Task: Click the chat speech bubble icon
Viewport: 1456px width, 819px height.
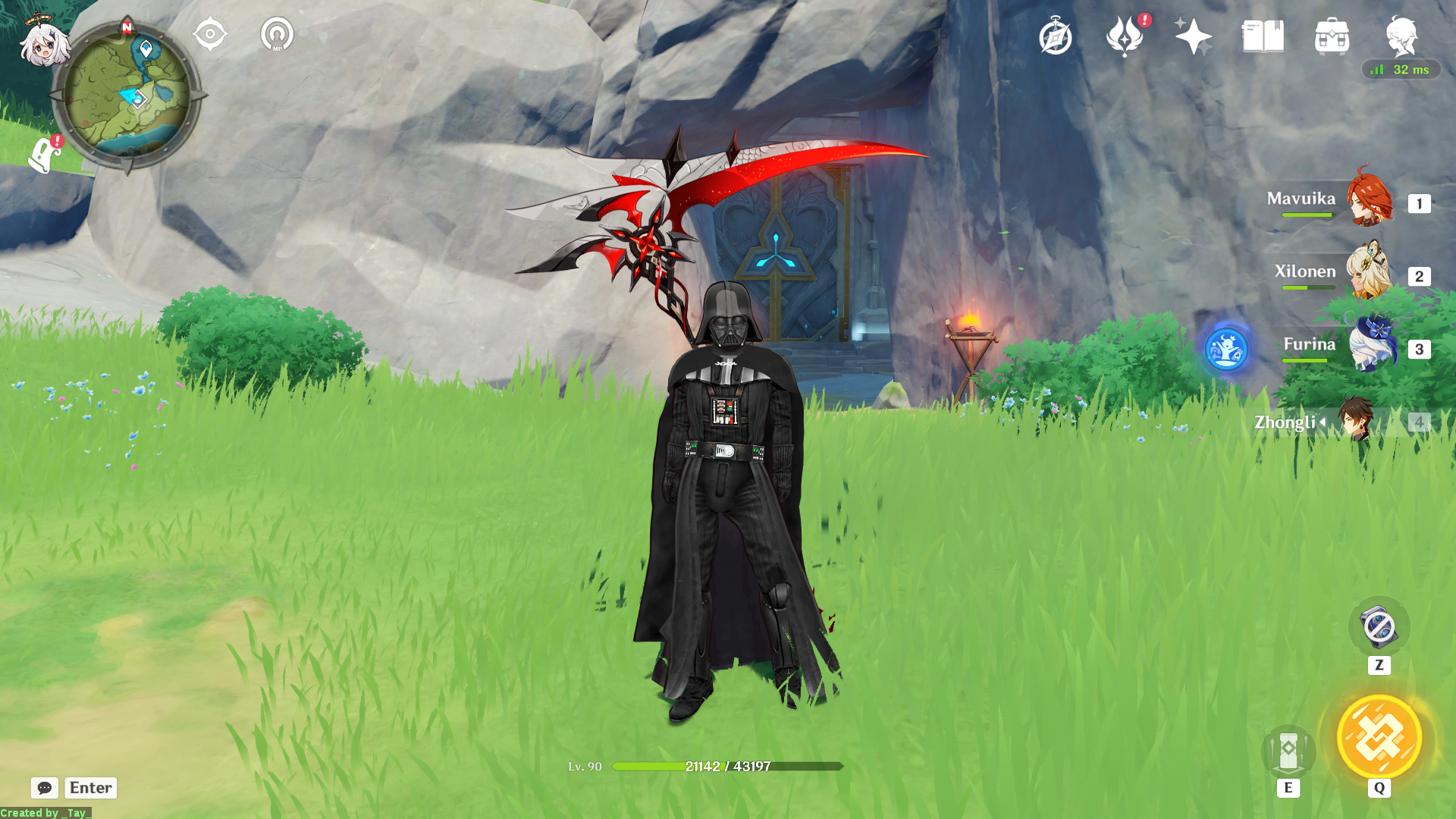Action: click(x=45, y=788)
